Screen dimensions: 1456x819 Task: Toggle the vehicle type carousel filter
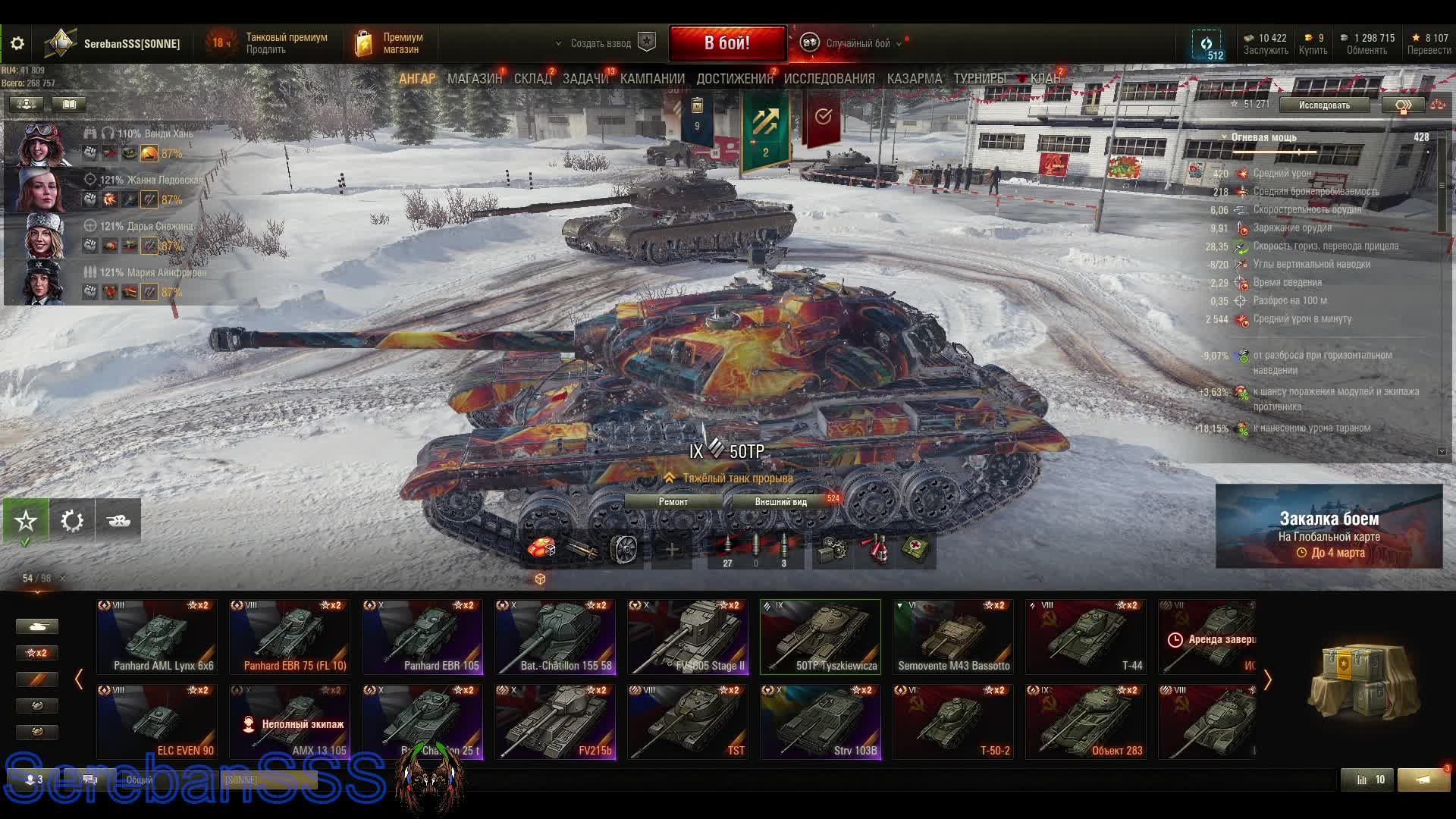click(36, 626)
